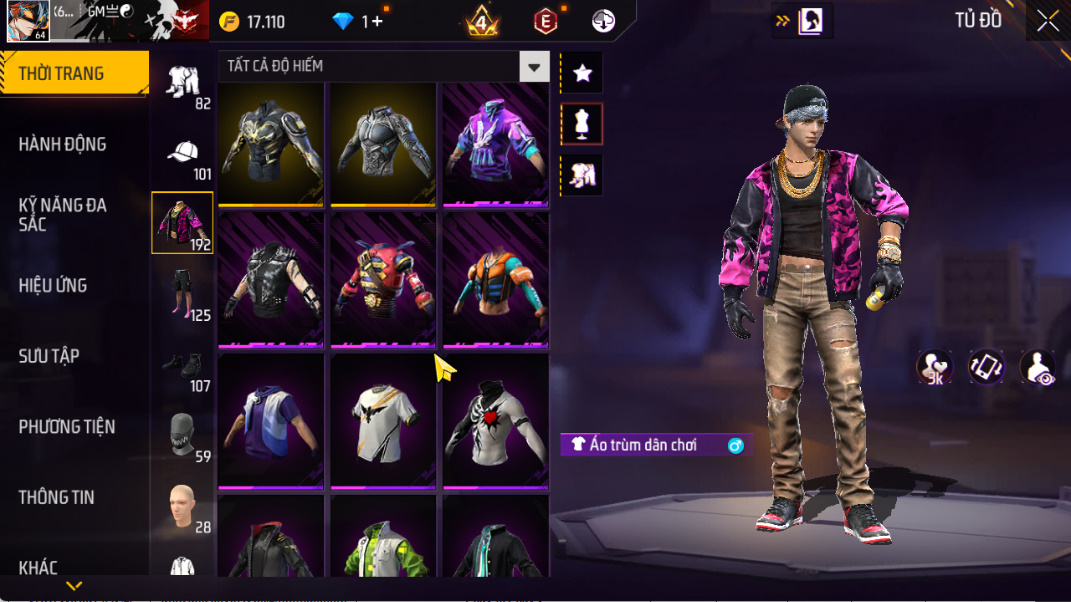Go to the HIỆU ỨNG section
The image size is (1071, 602).
point(53,286)
